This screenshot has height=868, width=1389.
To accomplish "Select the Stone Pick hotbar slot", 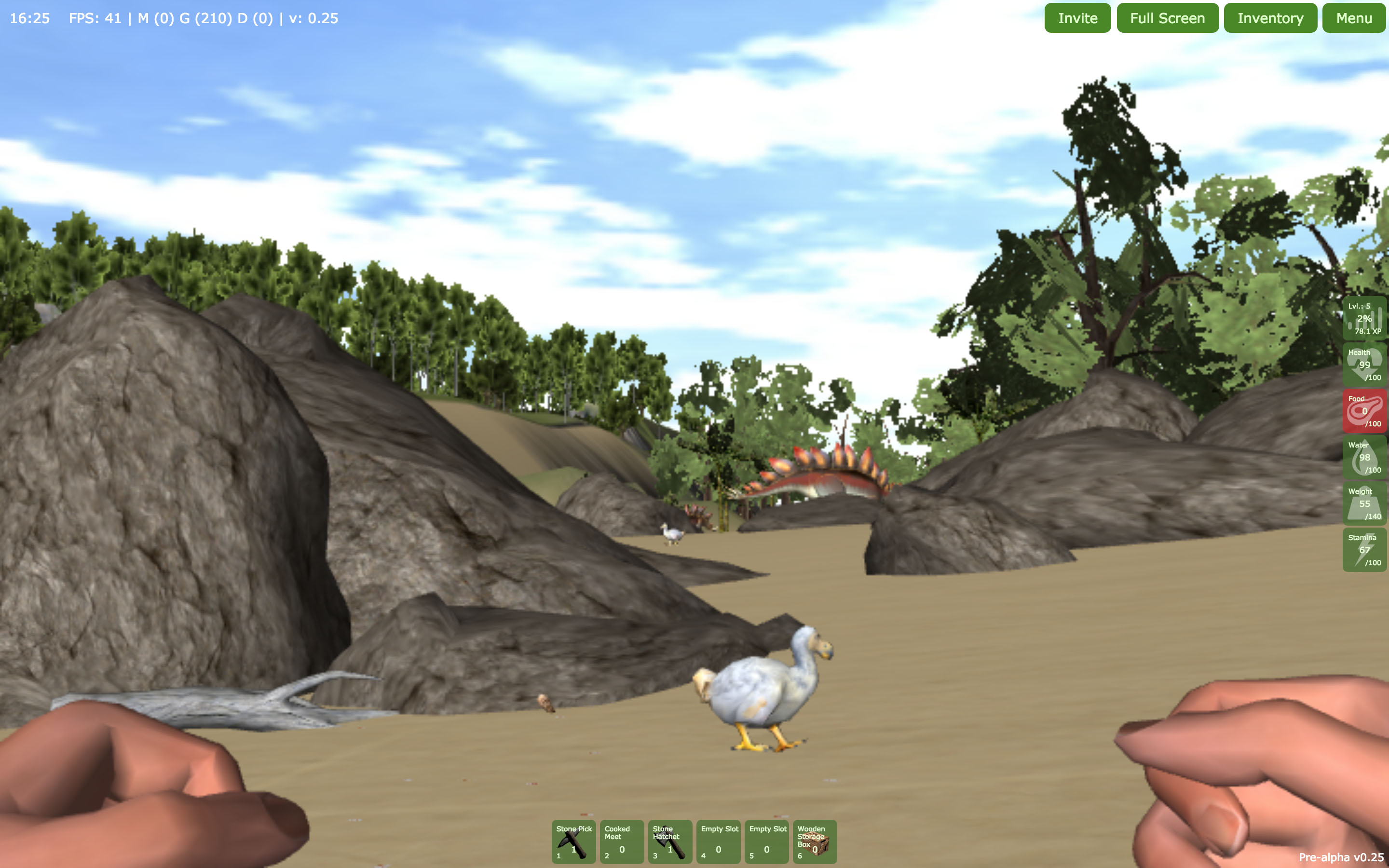I will pyautogui.click(x=573, y=841).
